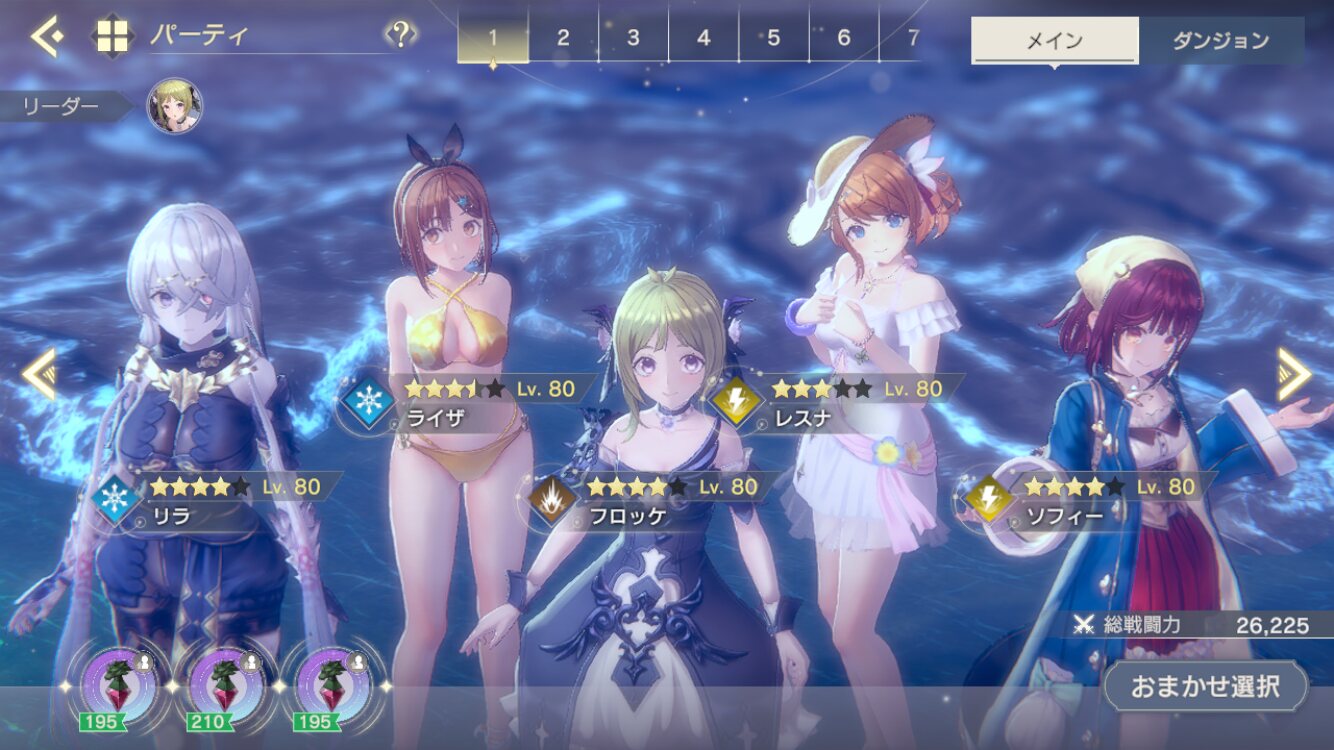The height and width of the screenshot is (750, 1334).
Task: Open the party help question mark
Action: [x=400, y=36]
